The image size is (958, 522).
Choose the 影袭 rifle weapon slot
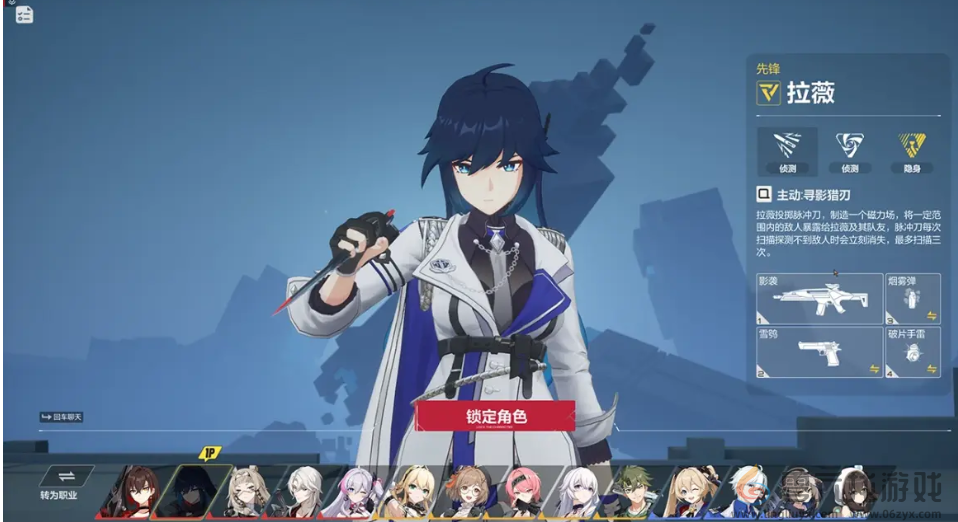point(819,298)
